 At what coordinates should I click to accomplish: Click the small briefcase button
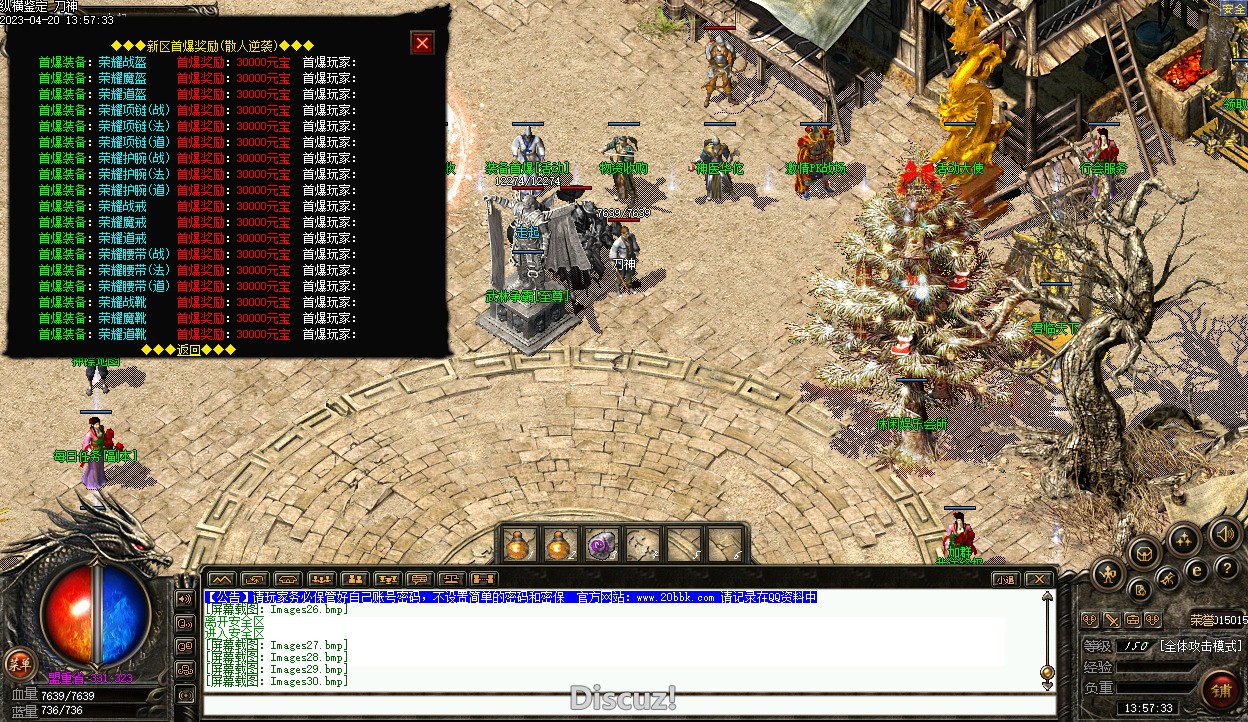(x=1132, y=620)
